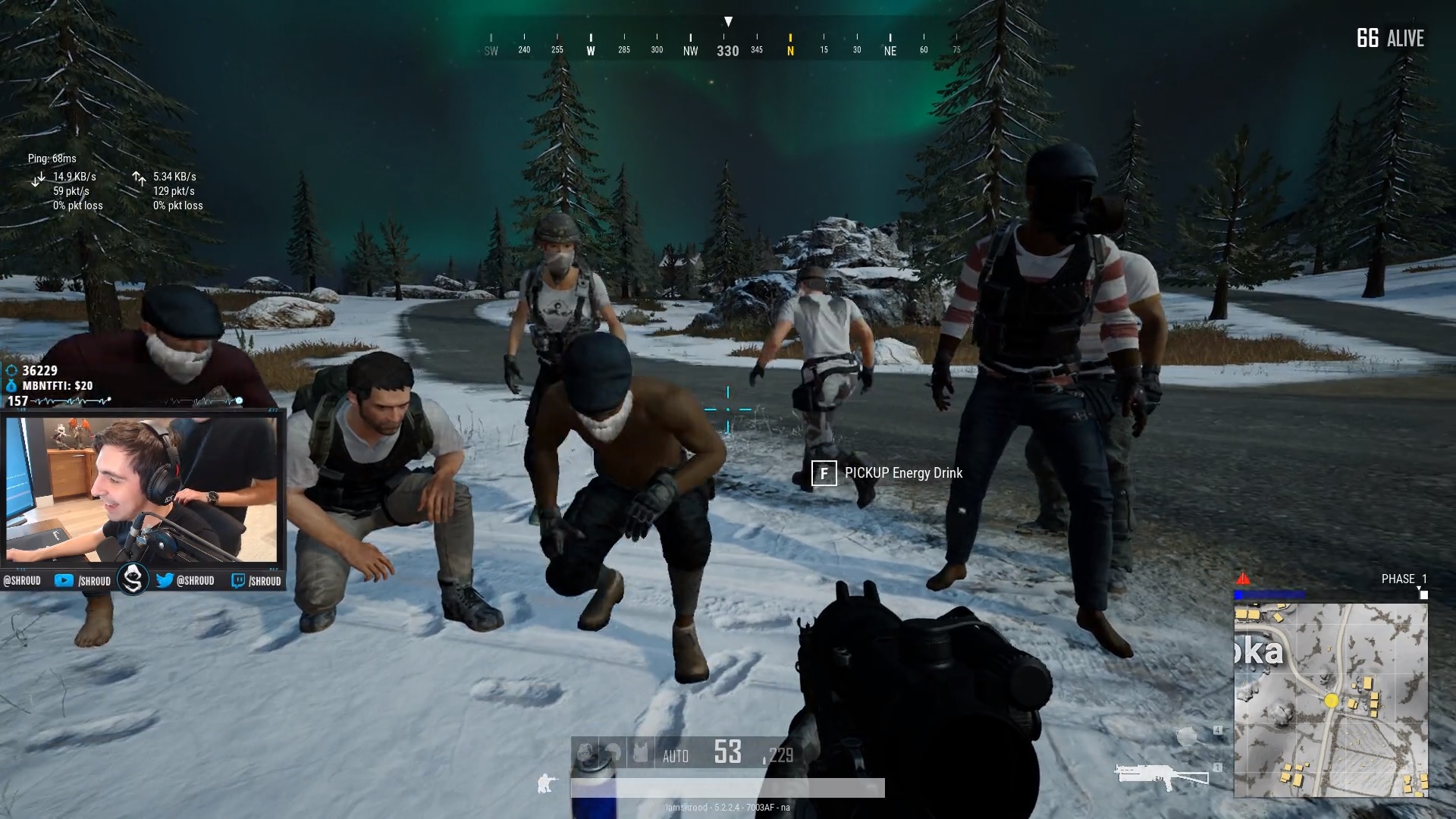
Task: Click the Shroud logo emblem in the overlay bar
Action: coord(133,578)
